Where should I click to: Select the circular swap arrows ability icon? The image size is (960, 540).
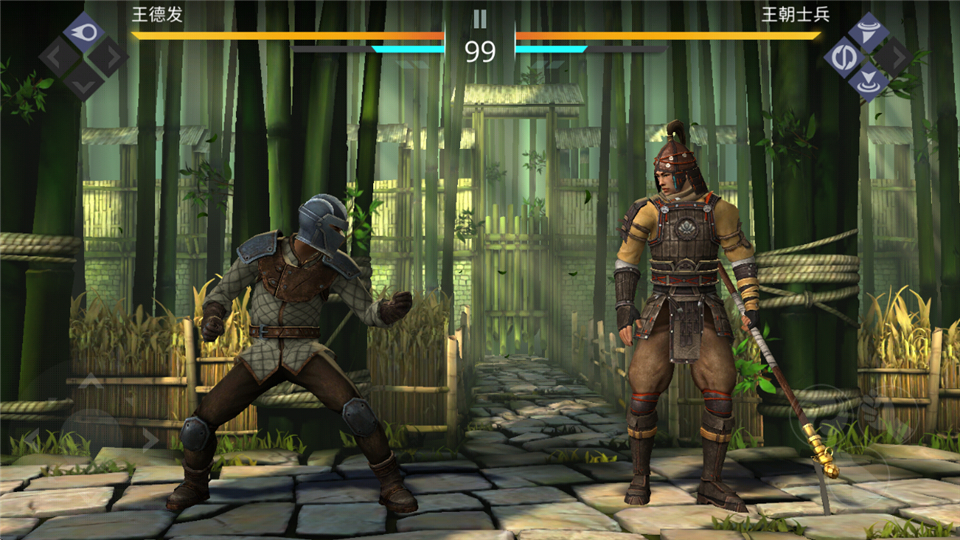click(842, 56)
